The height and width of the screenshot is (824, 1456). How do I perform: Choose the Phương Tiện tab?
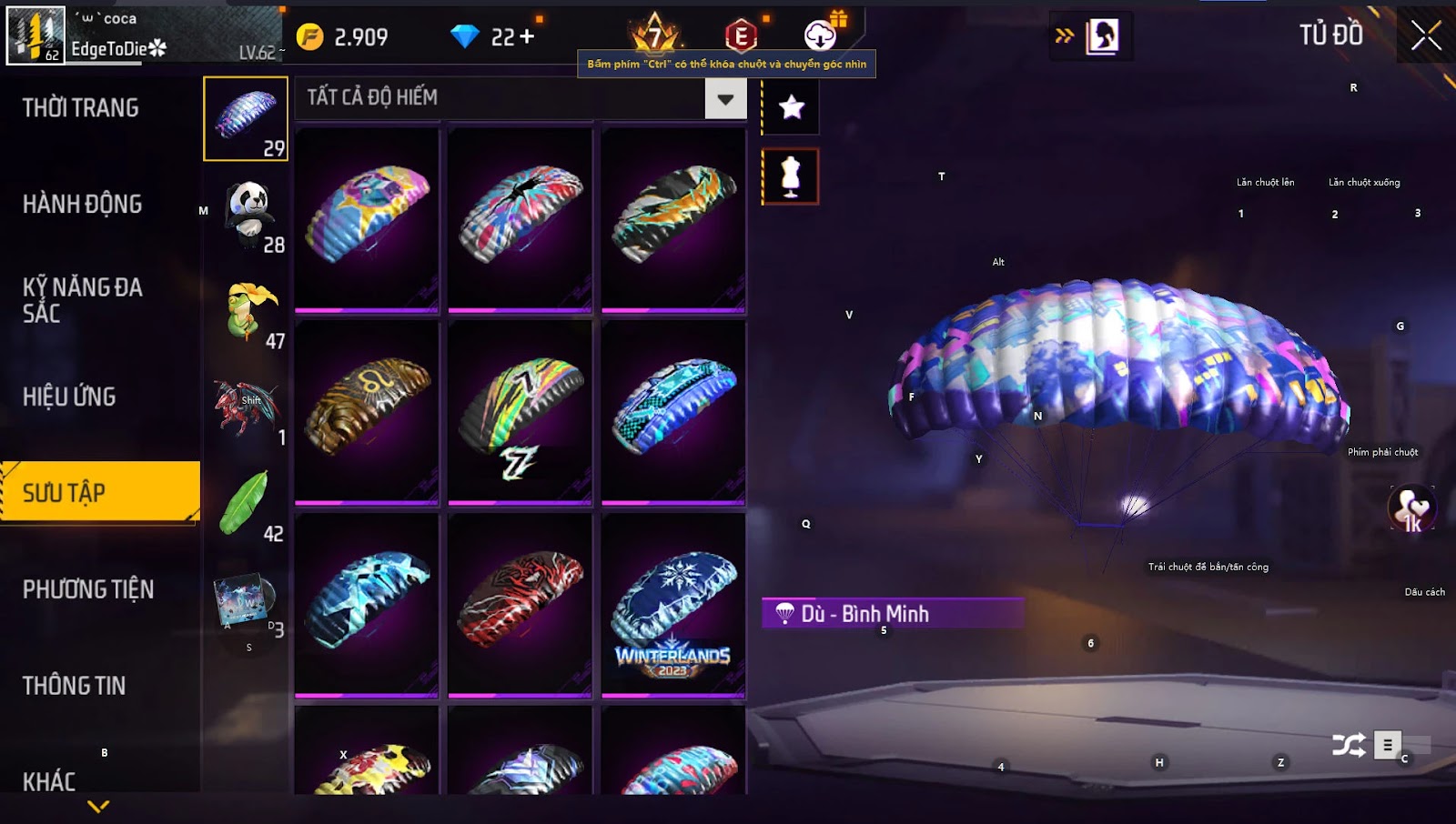pyautogui.click(x=88, y=589)
